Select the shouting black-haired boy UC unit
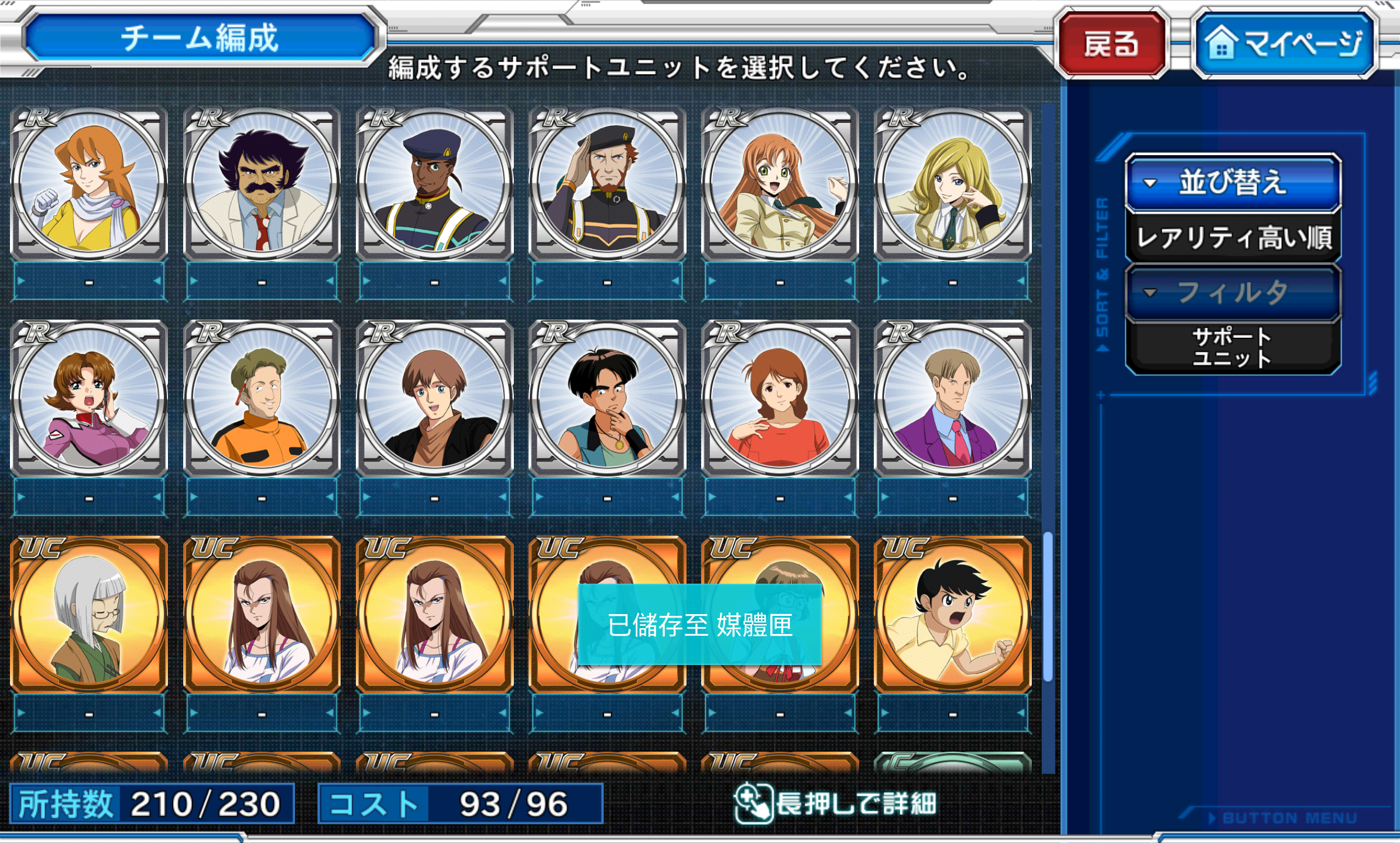 pyautogui.click(x=952, y=615)
